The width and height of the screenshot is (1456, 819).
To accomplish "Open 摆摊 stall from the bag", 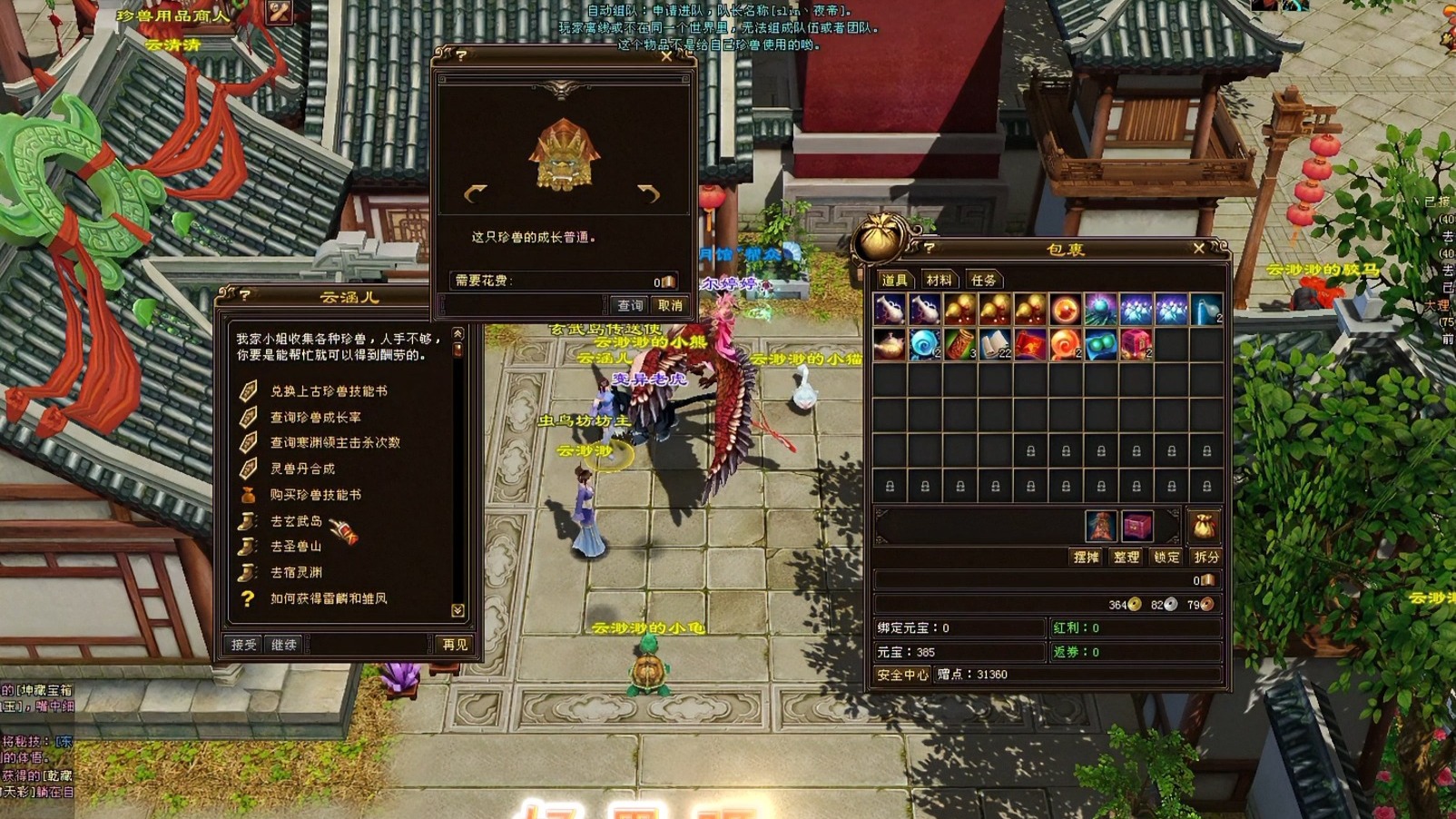I will click(1087, 558).
